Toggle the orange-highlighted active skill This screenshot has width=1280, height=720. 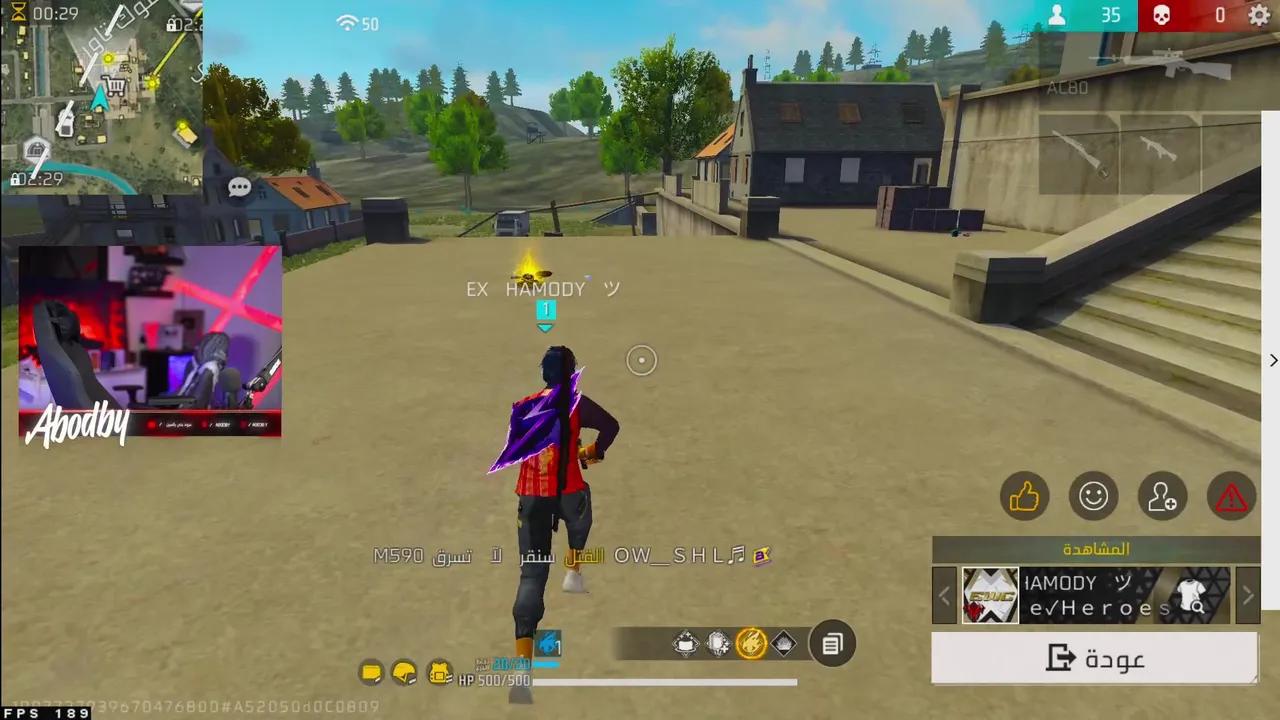[750, 644]
